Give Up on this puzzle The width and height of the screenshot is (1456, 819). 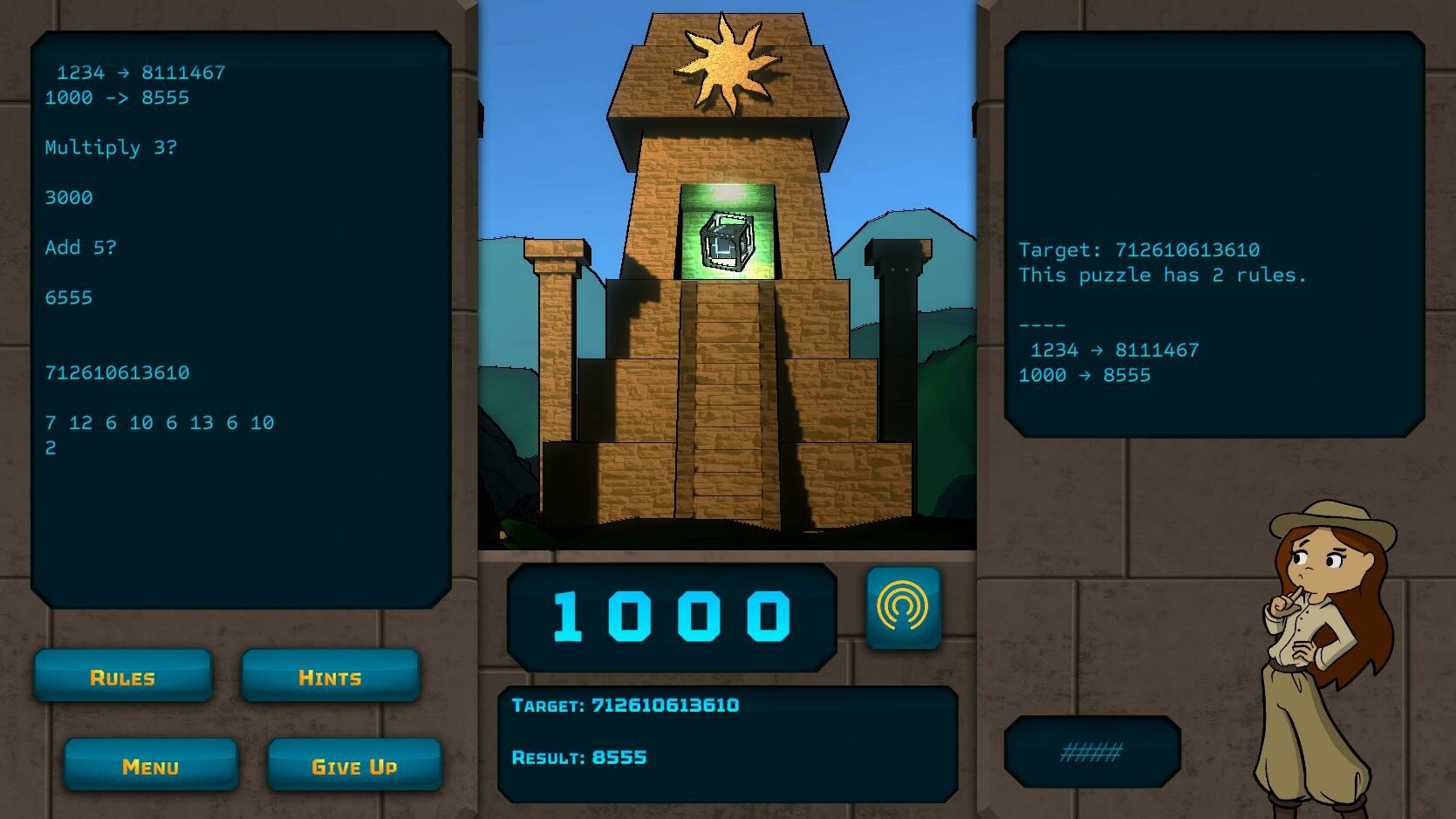coord(354,765)
